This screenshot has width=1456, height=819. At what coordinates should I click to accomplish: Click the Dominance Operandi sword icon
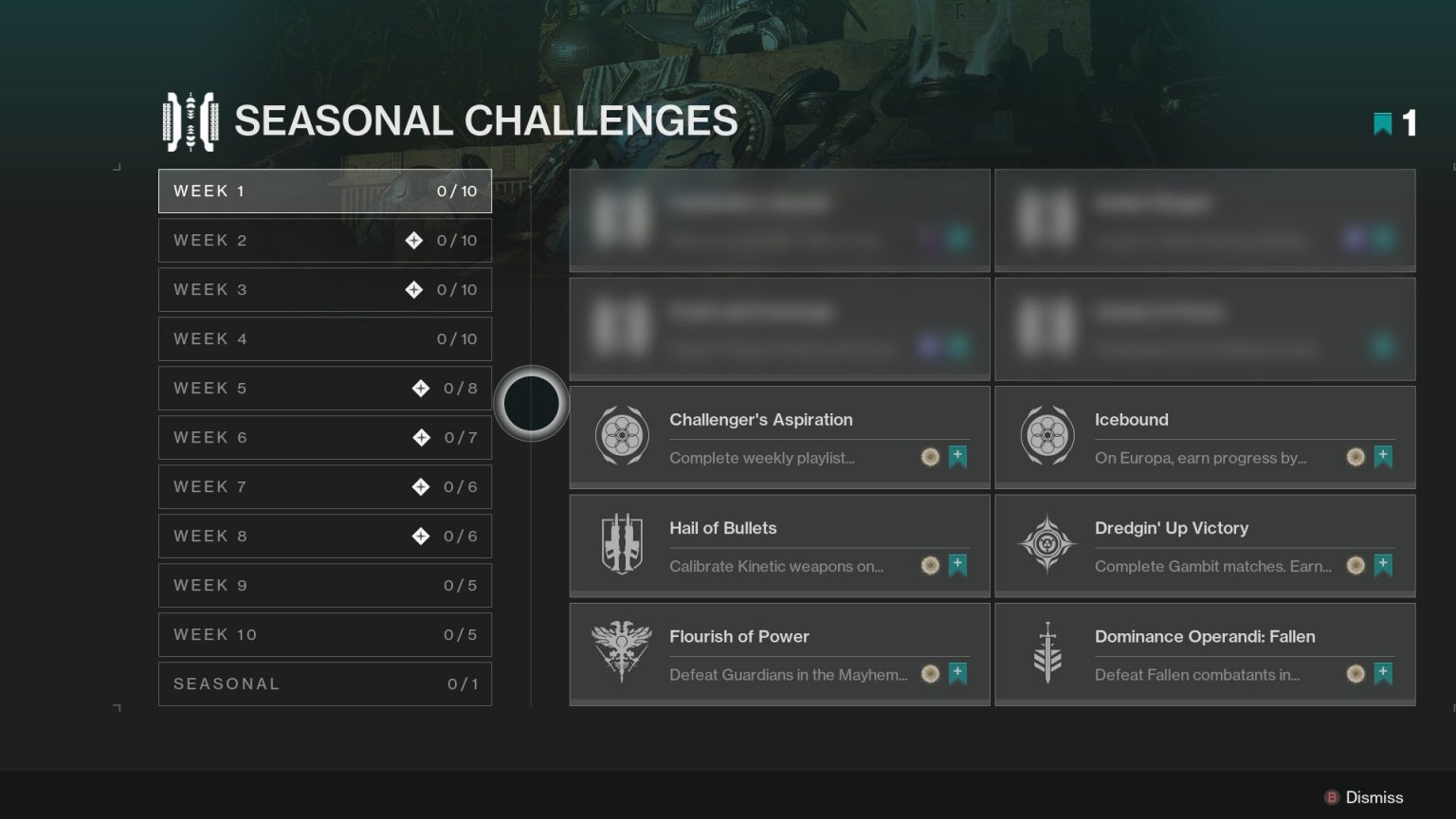(1047, 652)
